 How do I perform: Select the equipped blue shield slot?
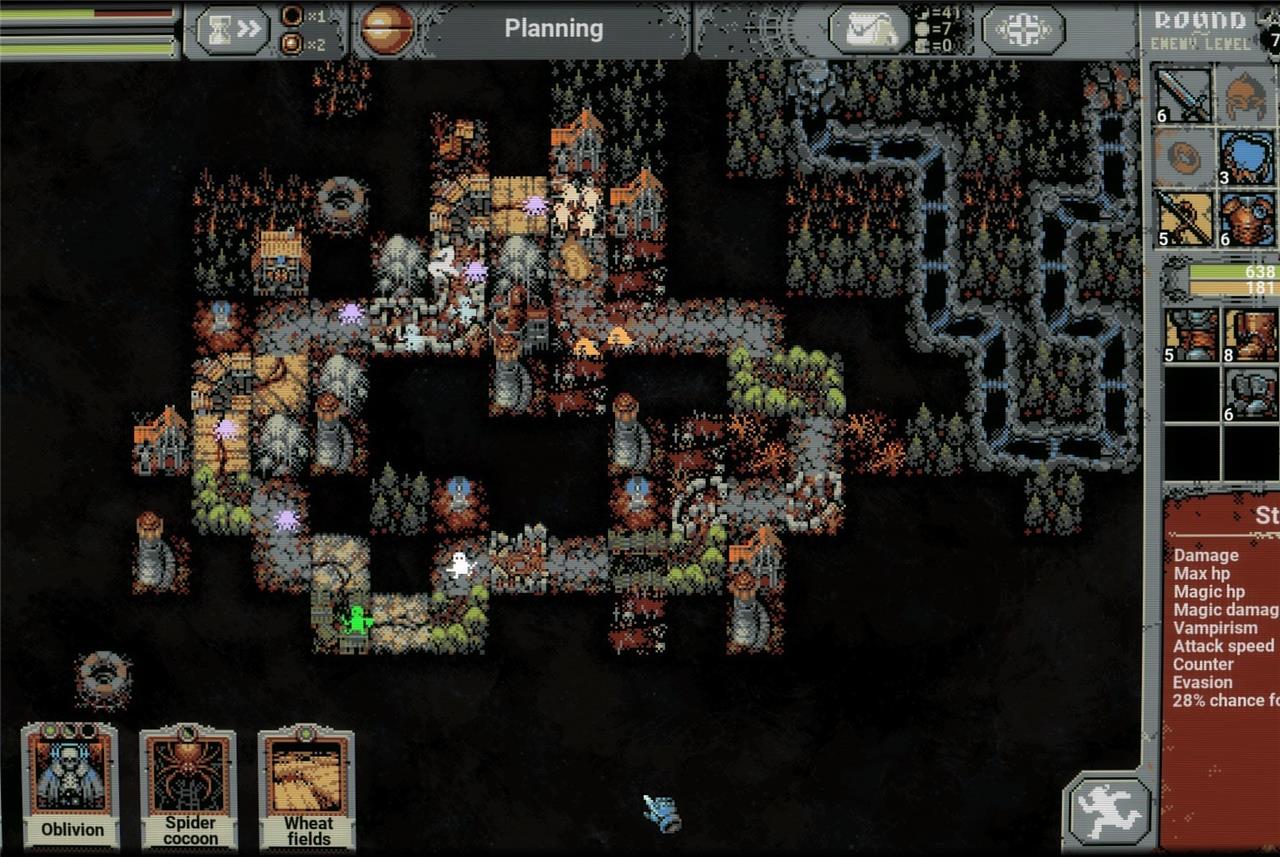click(x=1246, y=158)
